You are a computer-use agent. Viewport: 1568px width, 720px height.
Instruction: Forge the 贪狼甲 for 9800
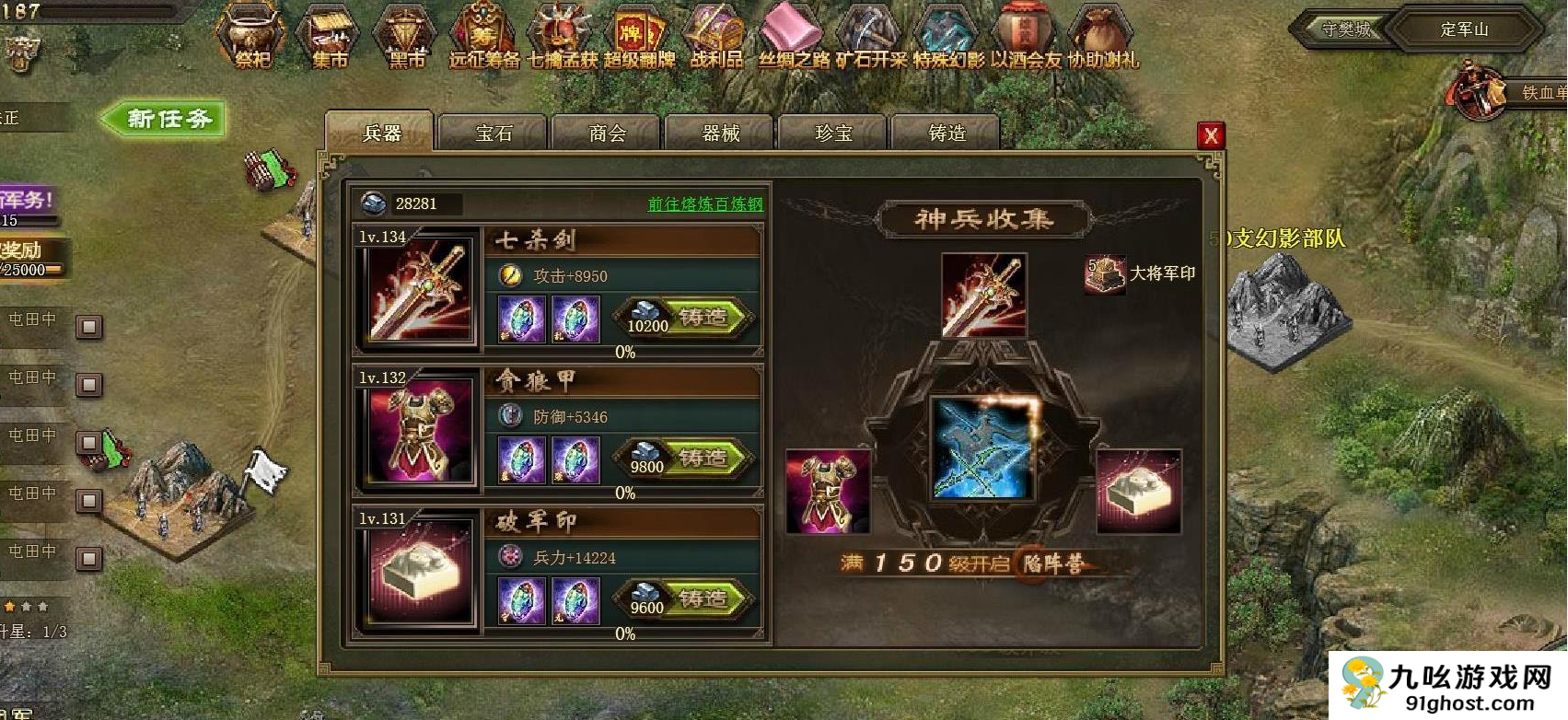point(703,459)
